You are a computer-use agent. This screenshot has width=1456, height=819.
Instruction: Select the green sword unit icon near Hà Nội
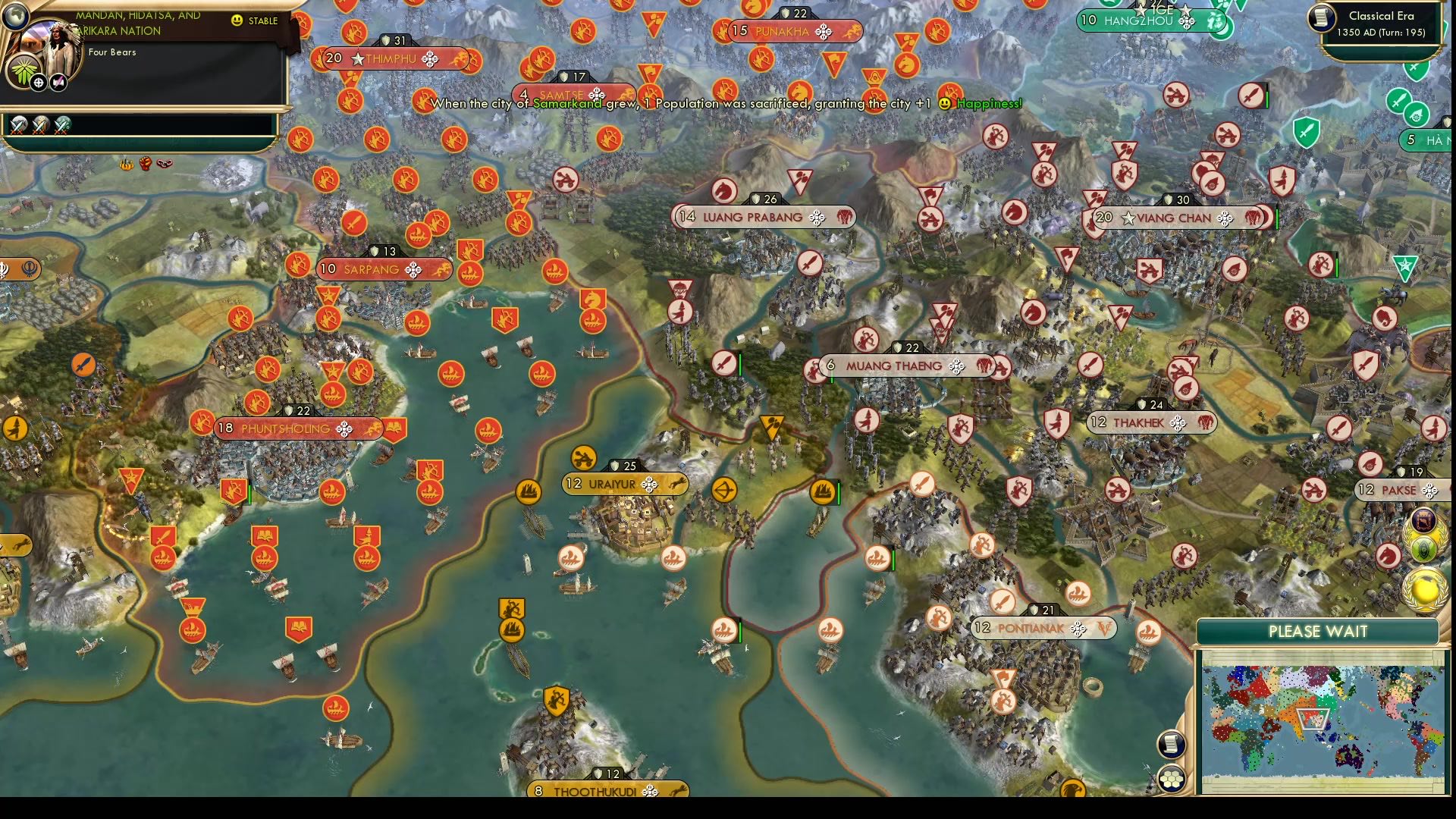[x=1399, y=100]
